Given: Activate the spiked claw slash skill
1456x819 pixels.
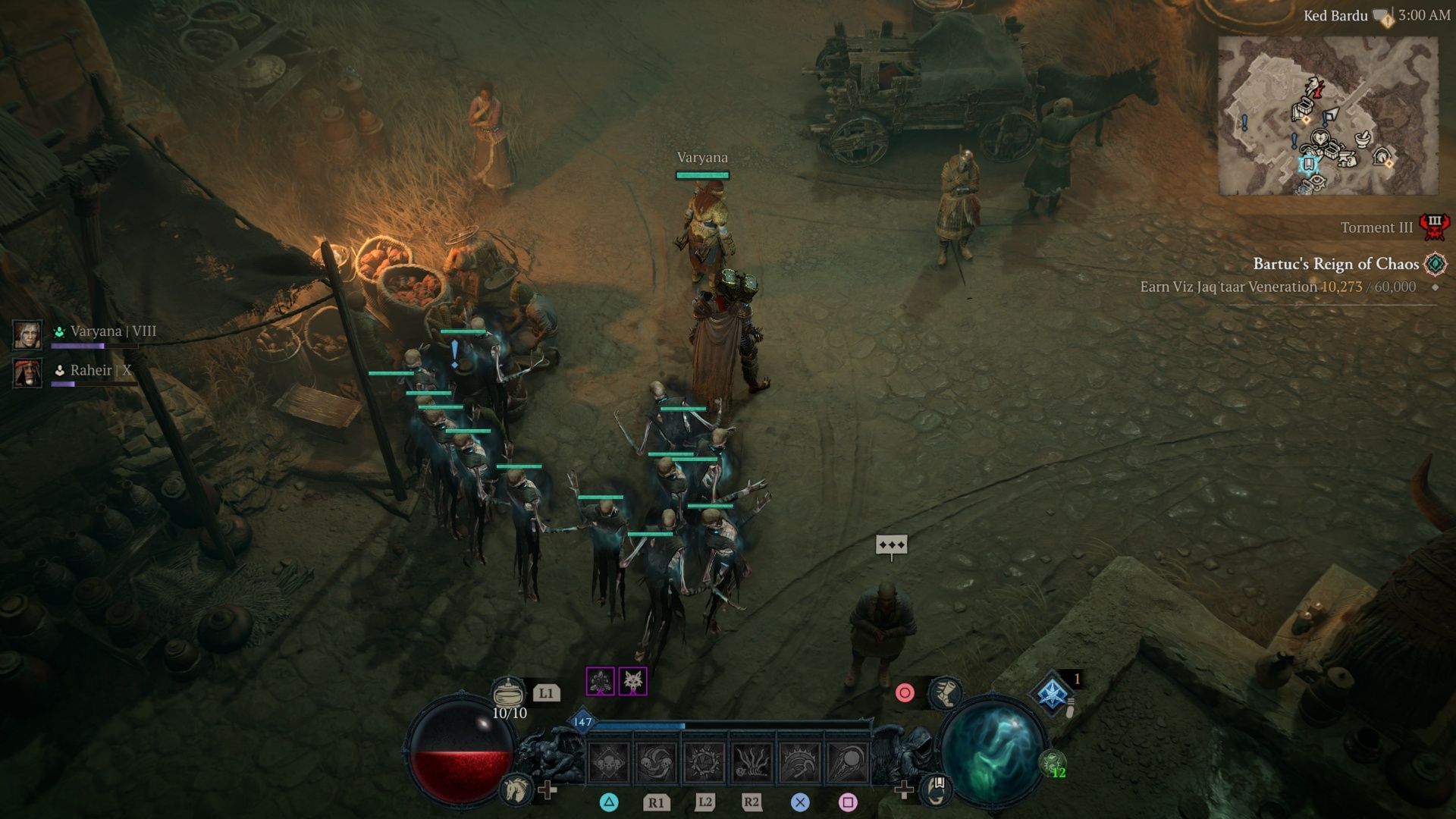Looking at the screenshot, I should pos(800,762).
